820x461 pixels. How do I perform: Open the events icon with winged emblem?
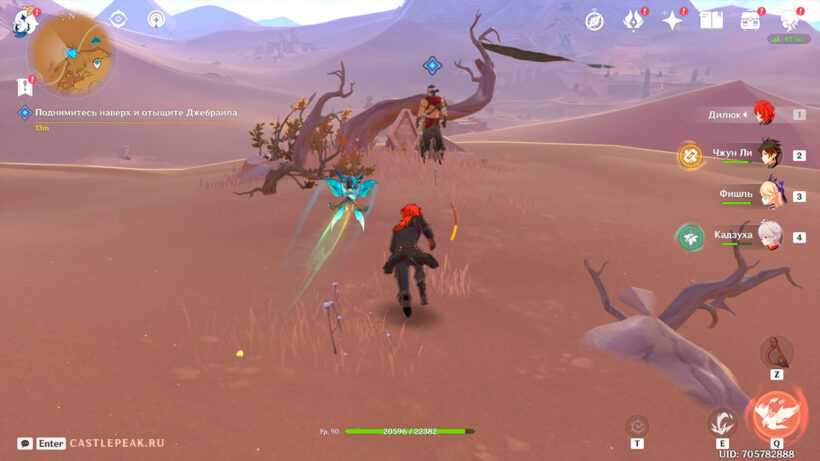[x=633, y=21]
